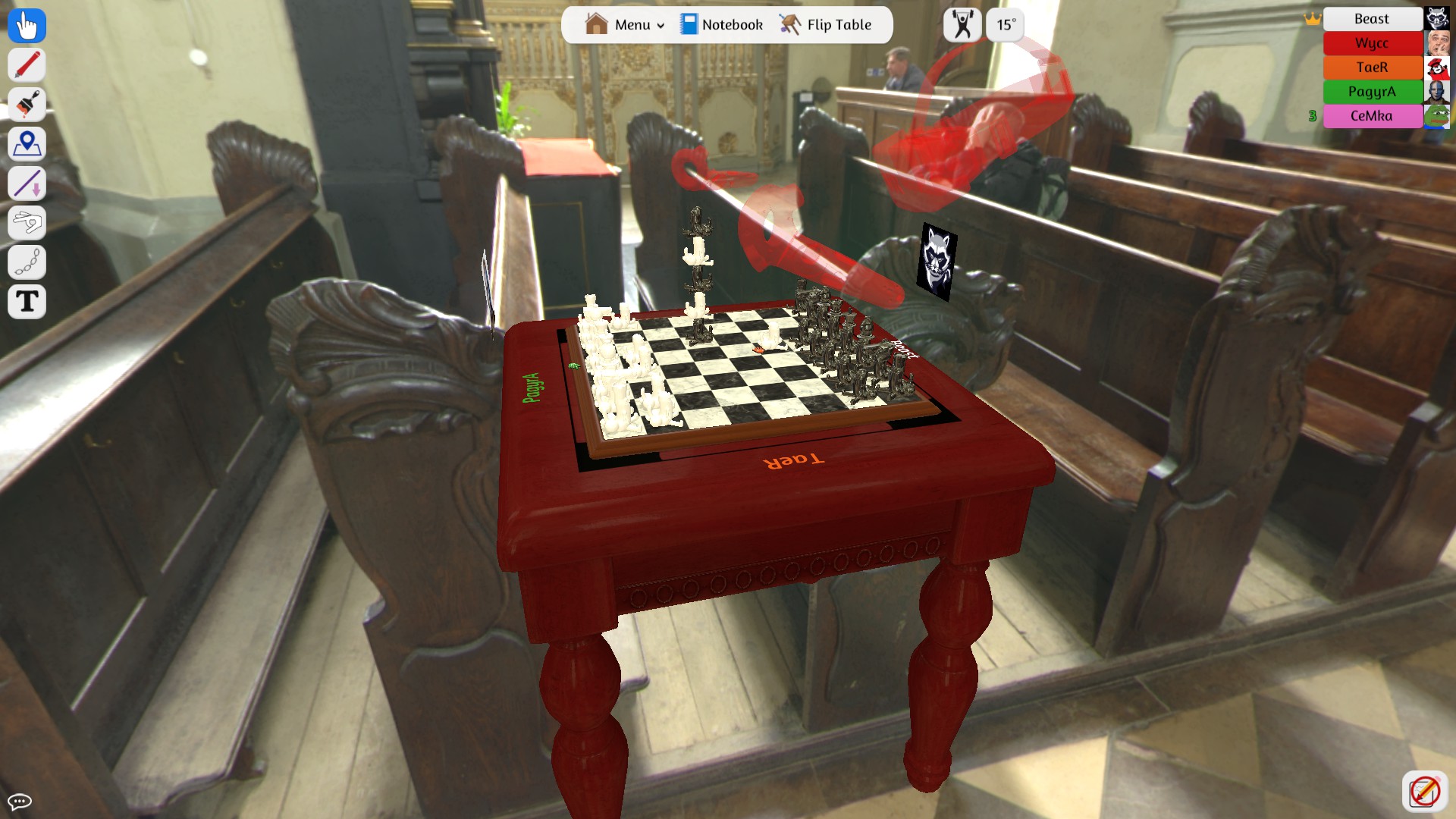The width and height of the screenshot is (1456, 819).
Task: Select the Line drawing tool
Action: (x=26, y=183)
